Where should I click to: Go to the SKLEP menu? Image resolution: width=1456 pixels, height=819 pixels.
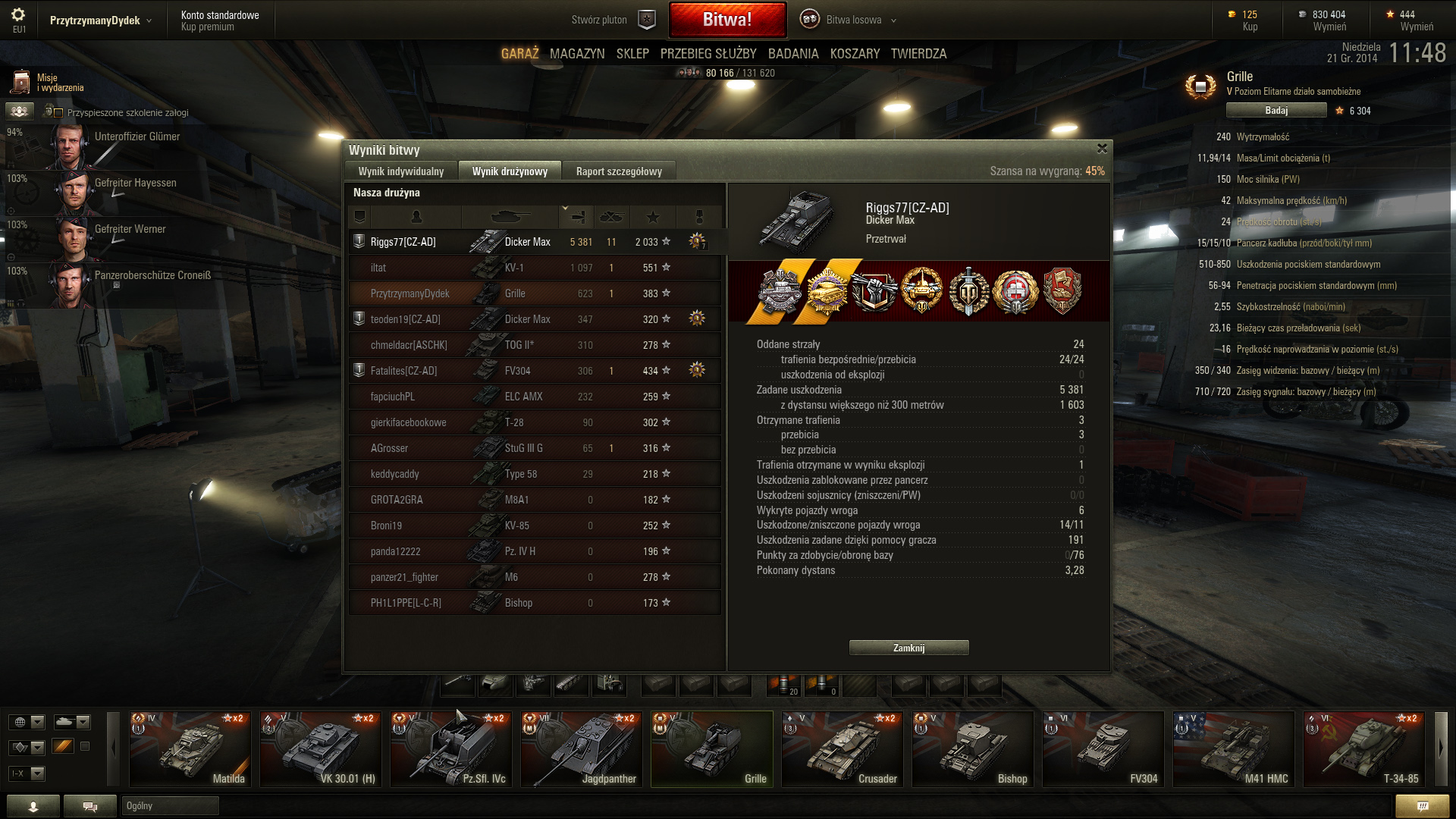point(632,54)
